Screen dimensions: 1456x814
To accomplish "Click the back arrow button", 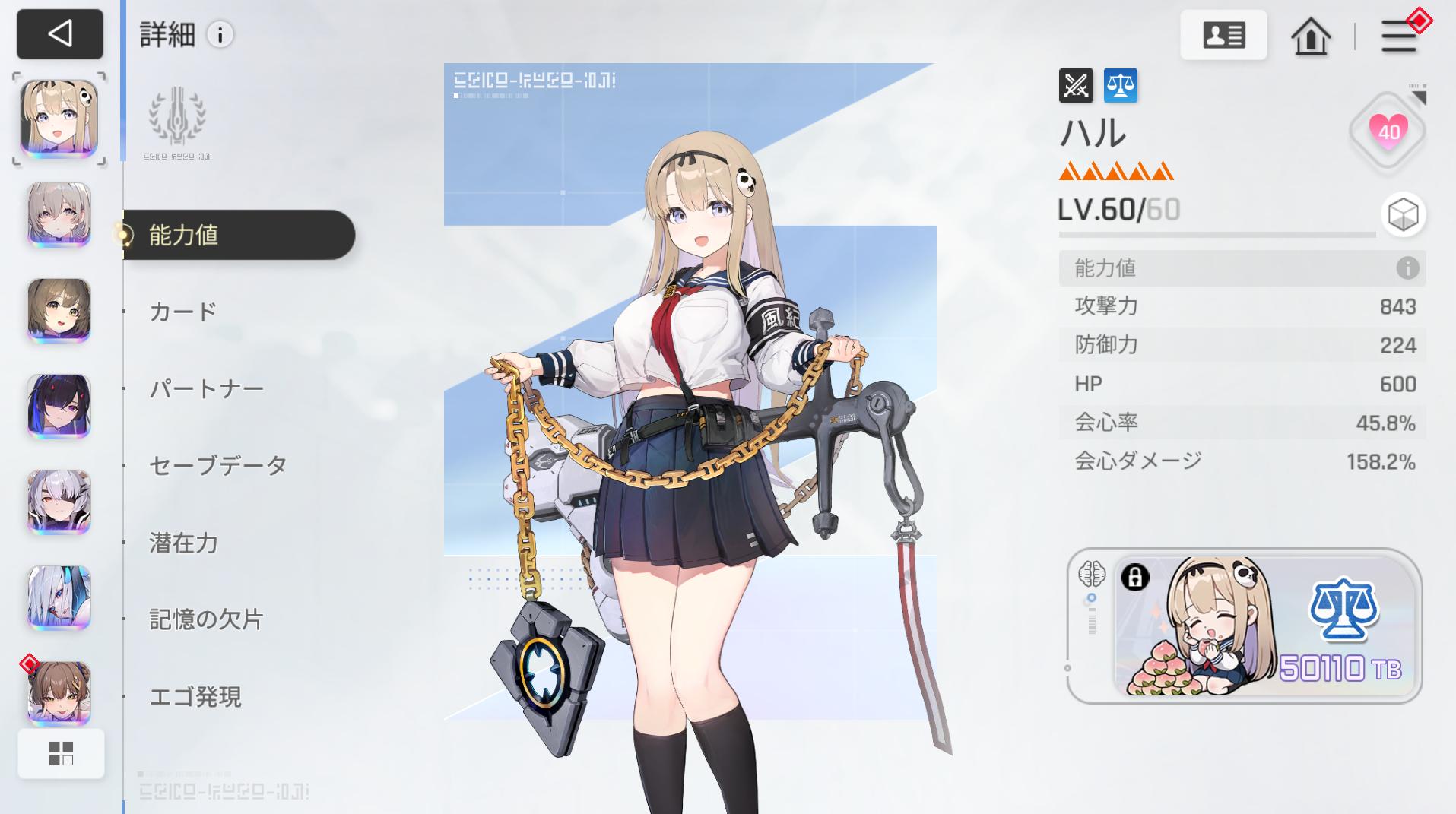I will [59, 34].
